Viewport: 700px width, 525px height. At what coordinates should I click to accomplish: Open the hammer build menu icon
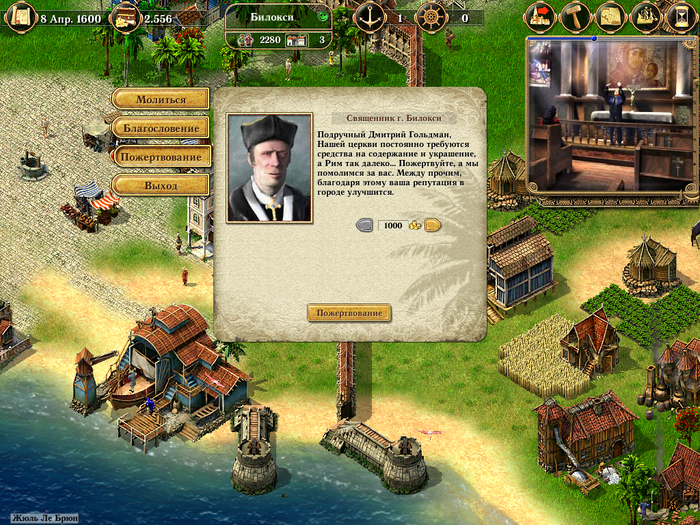577,17
